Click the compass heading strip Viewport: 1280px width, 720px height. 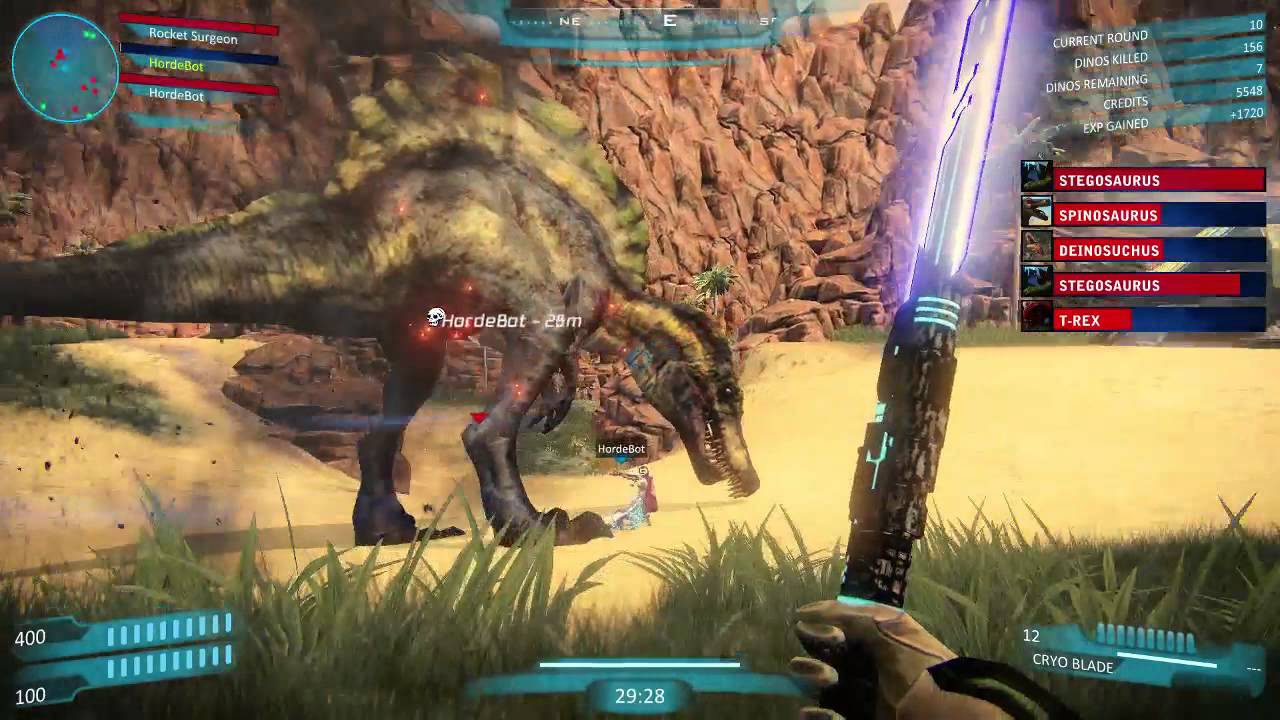[x=640, y=21]
